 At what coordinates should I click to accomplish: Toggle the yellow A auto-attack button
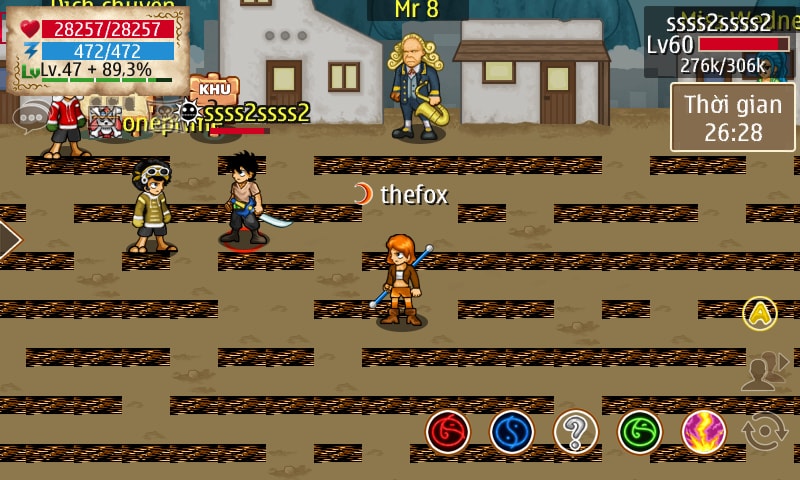pos(760,314)
